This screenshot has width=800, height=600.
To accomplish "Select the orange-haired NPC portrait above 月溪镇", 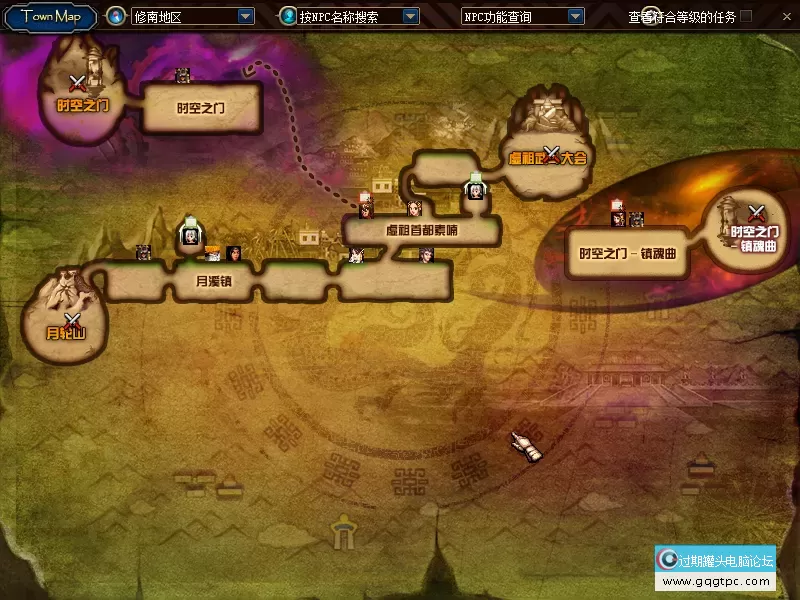I will click(x=213, y=253).
